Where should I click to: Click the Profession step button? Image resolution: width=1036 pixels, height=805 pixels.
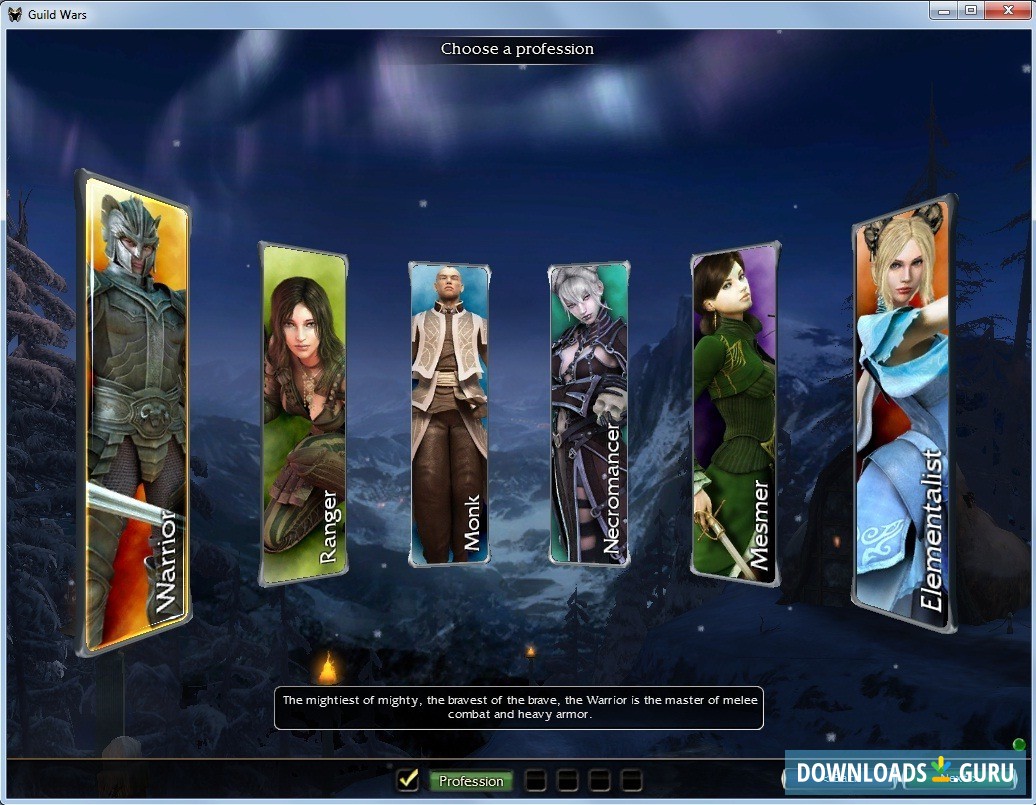pyautogui.click(x=471, y=781)
